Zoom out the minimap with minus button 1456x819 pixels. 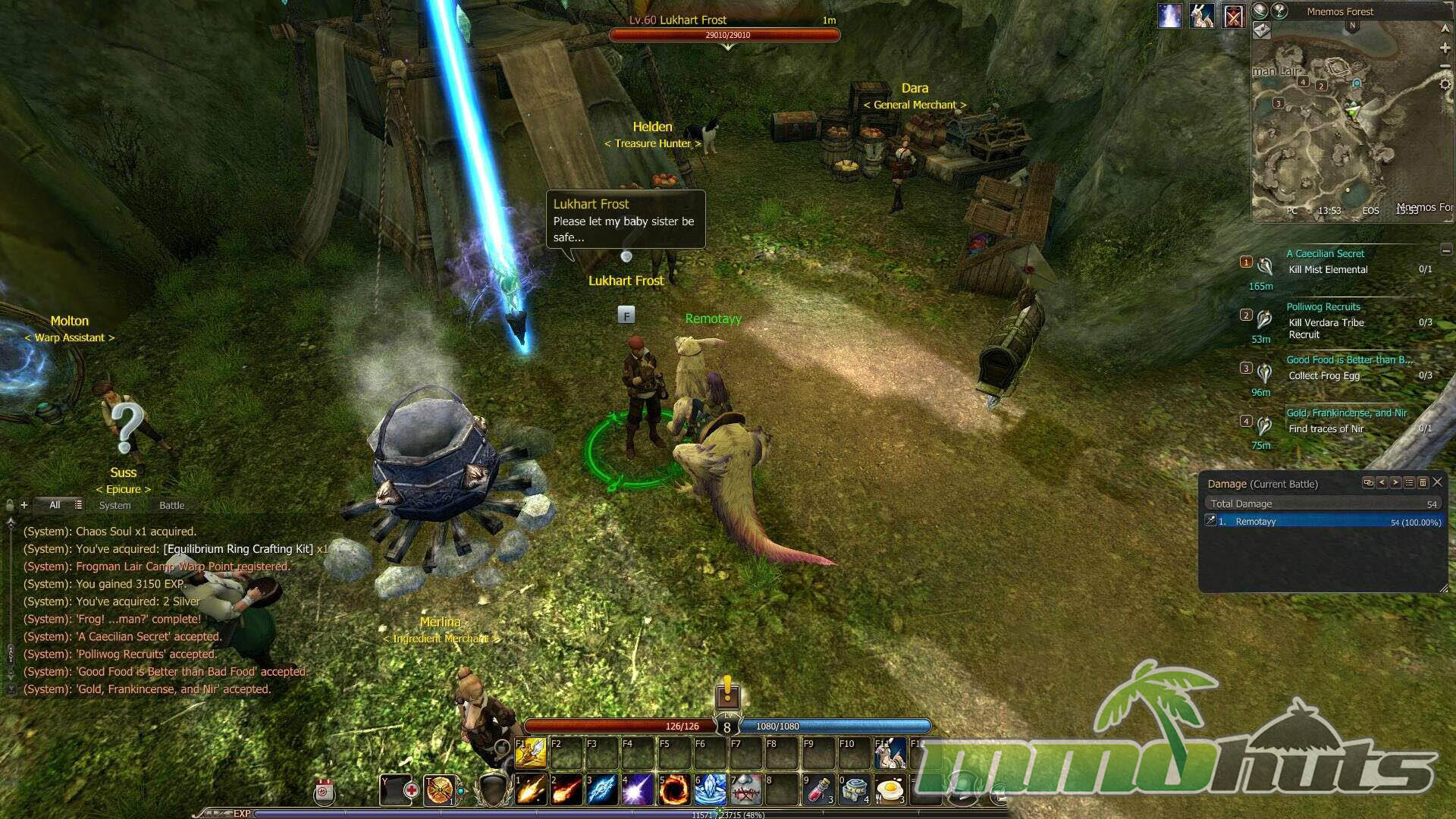point(1445,66)
